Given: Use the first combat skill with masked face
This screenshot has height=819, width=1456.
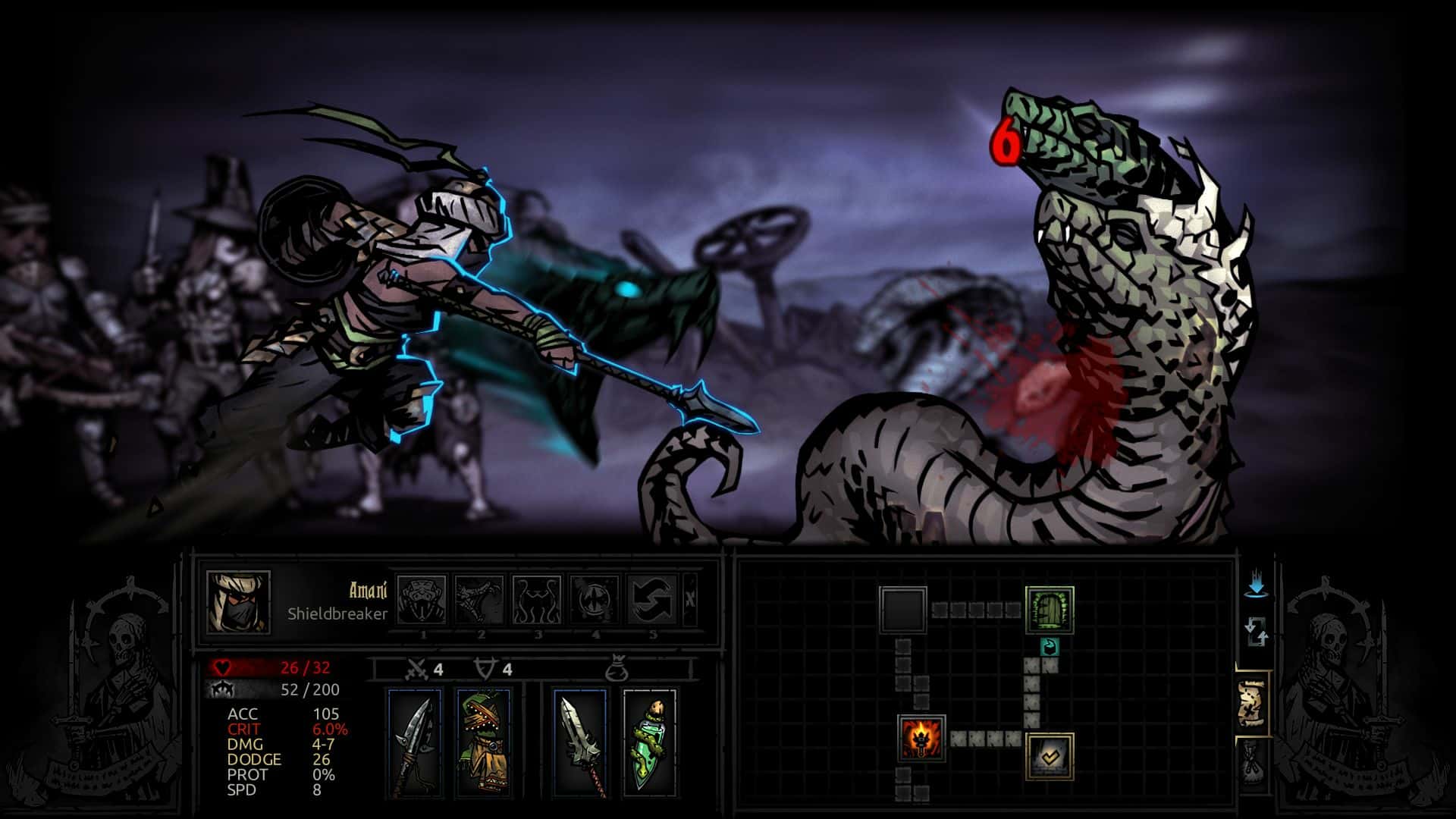Looking at the screenshot, I should click(x=422, y=599).
